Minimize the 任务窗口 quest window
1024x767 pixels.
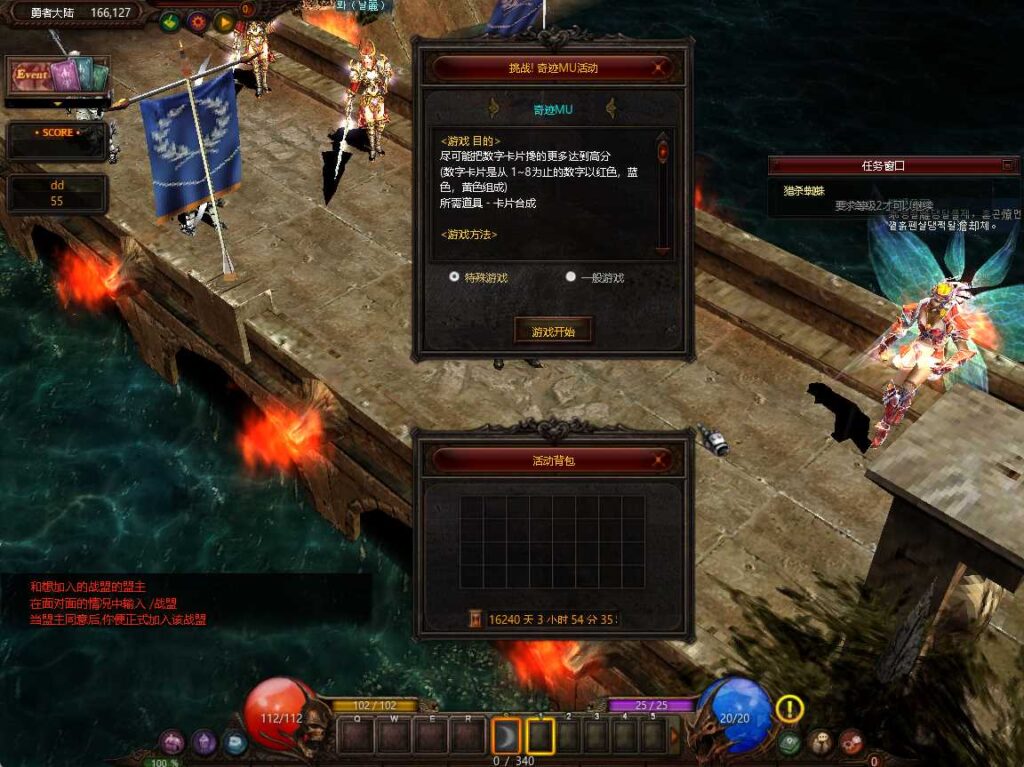coord(1007,165)
